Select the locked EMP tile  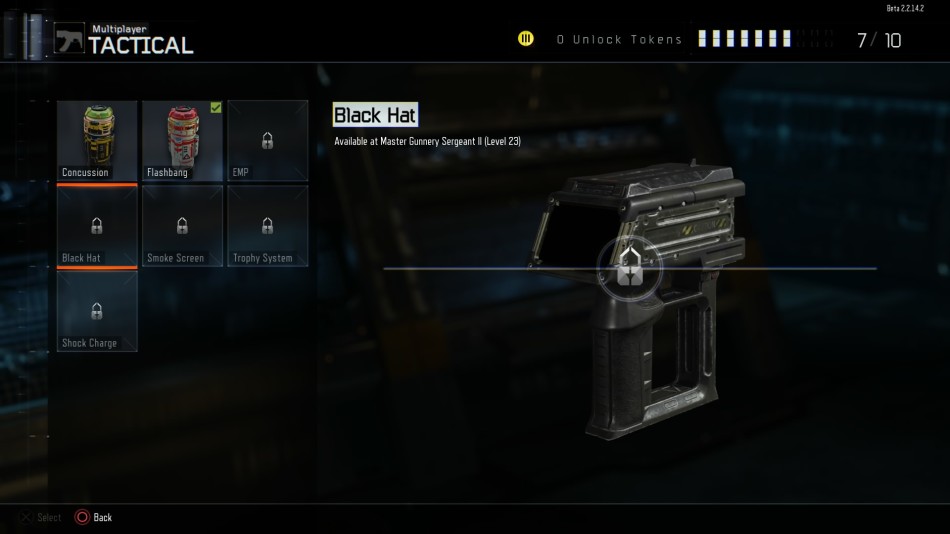(x=267, y=141)
